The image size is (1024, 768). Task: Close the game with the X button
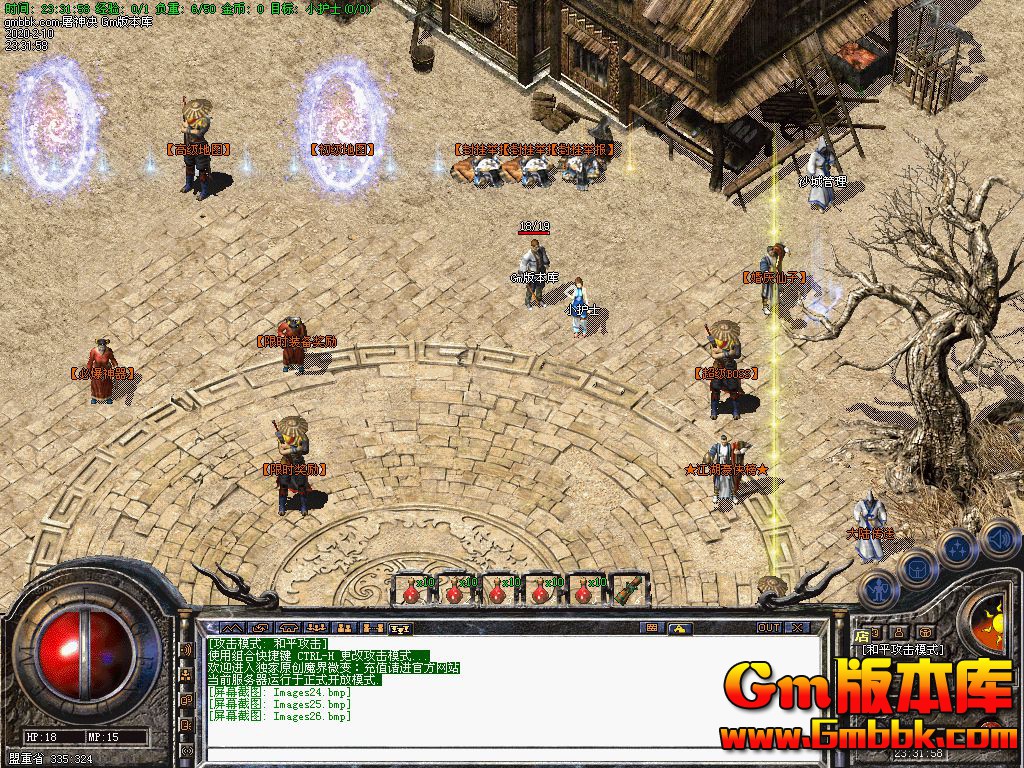pos(797,628)
